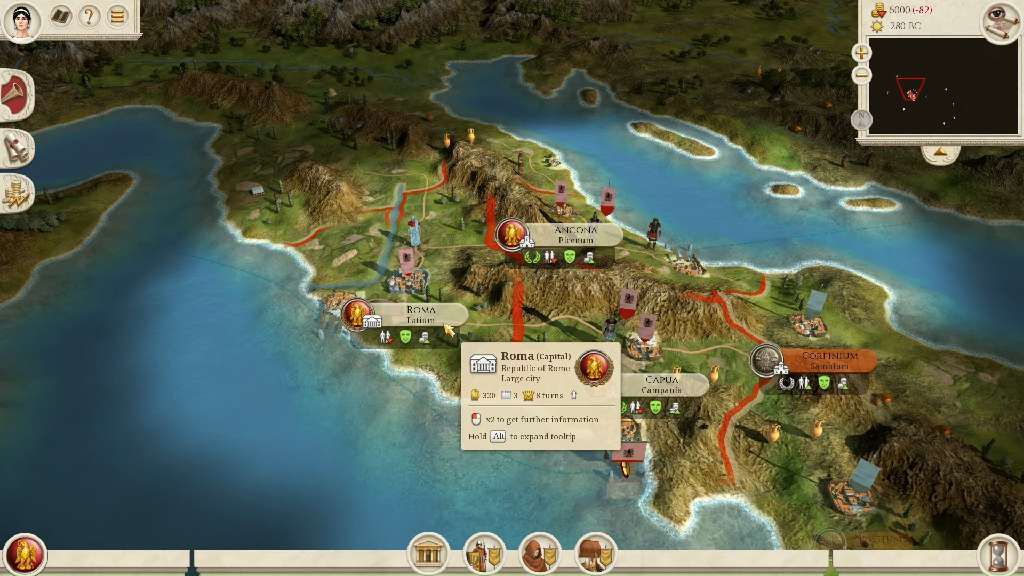Open the faction leader portrait
Viewport: 1024px width, 576px height.
click(21, 20)
